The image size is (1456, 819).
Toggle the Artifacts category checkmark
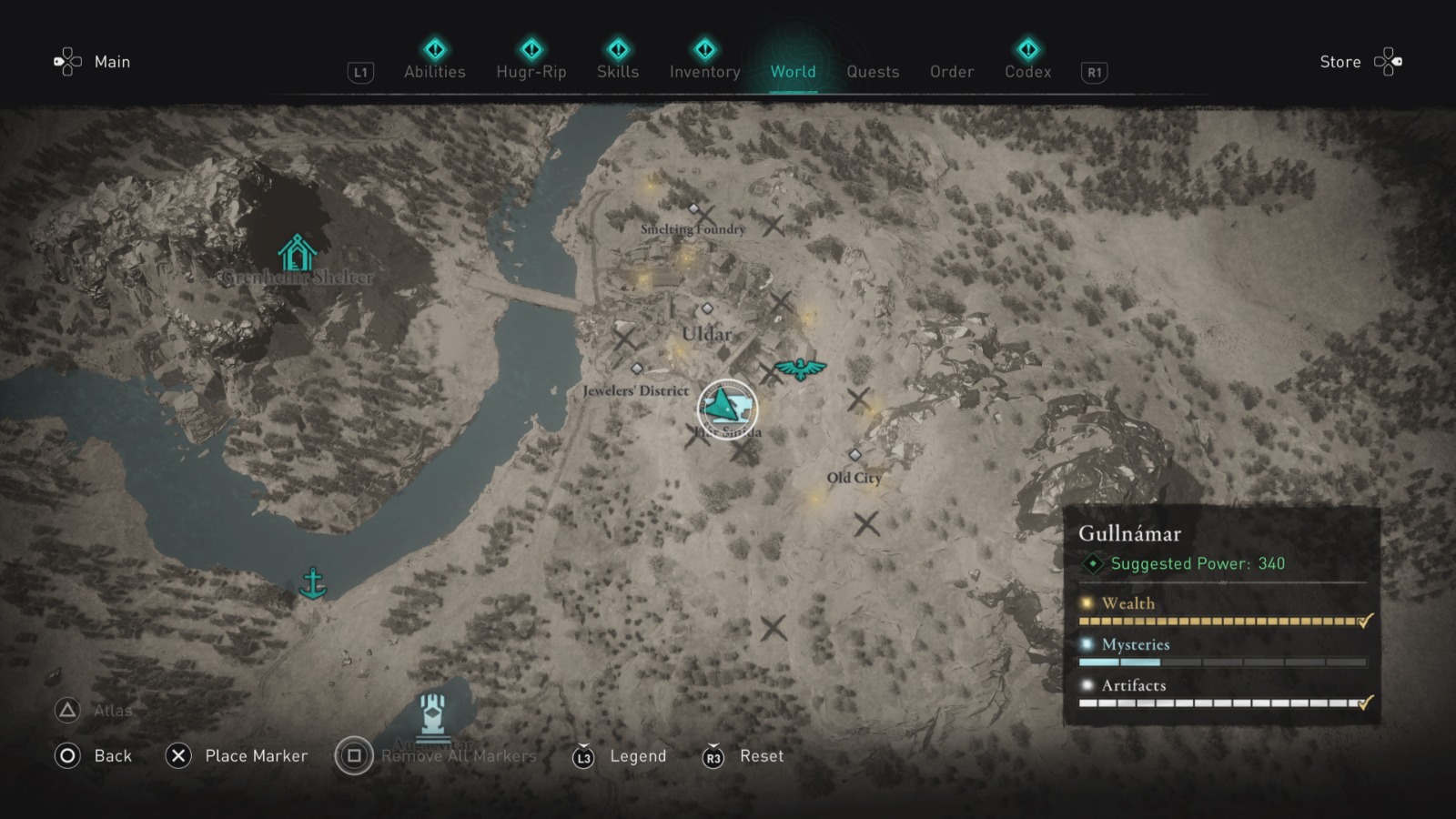click(1364, 703)
